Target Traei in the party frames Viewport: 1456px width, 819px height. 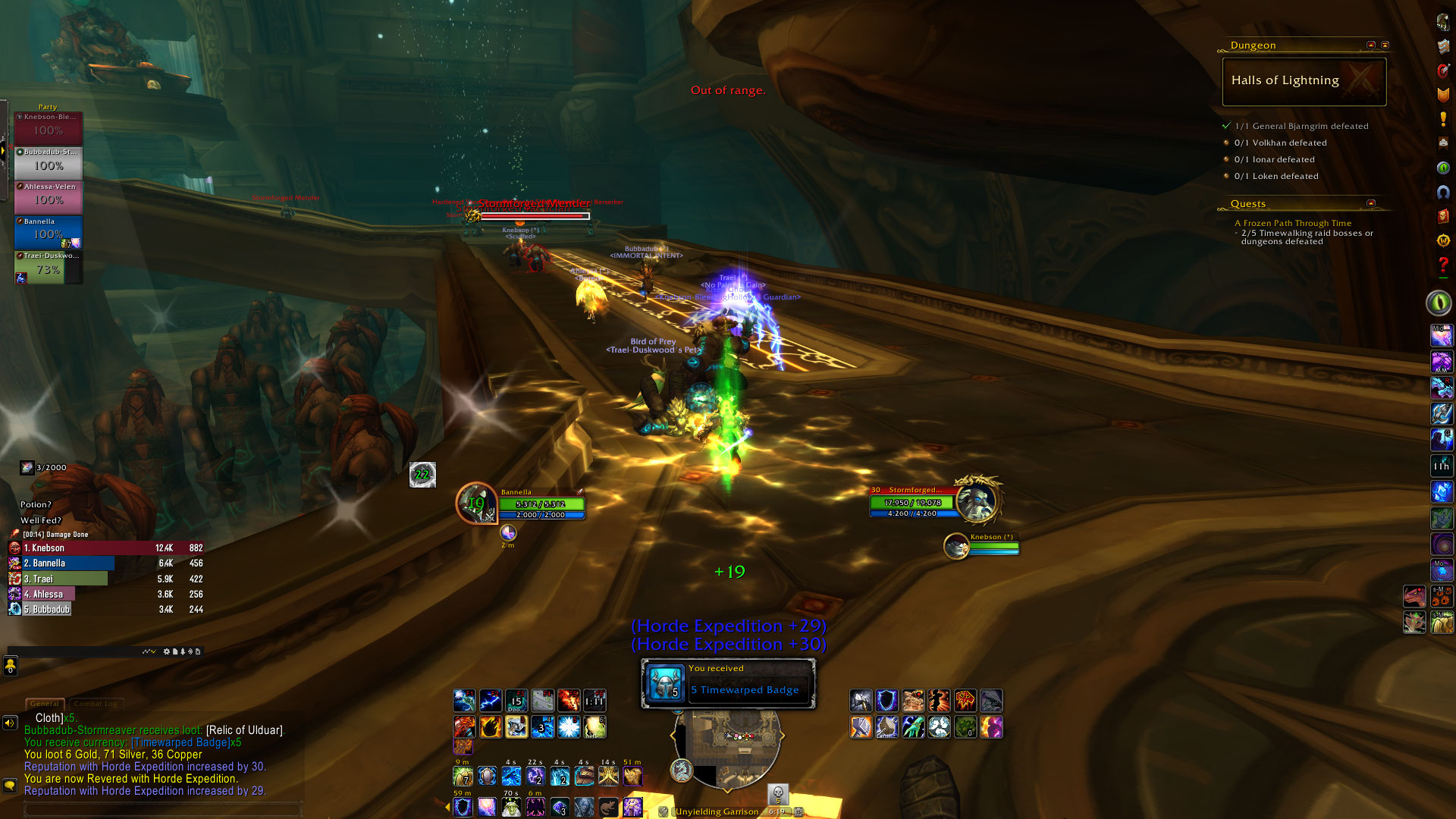click(48, 268)
